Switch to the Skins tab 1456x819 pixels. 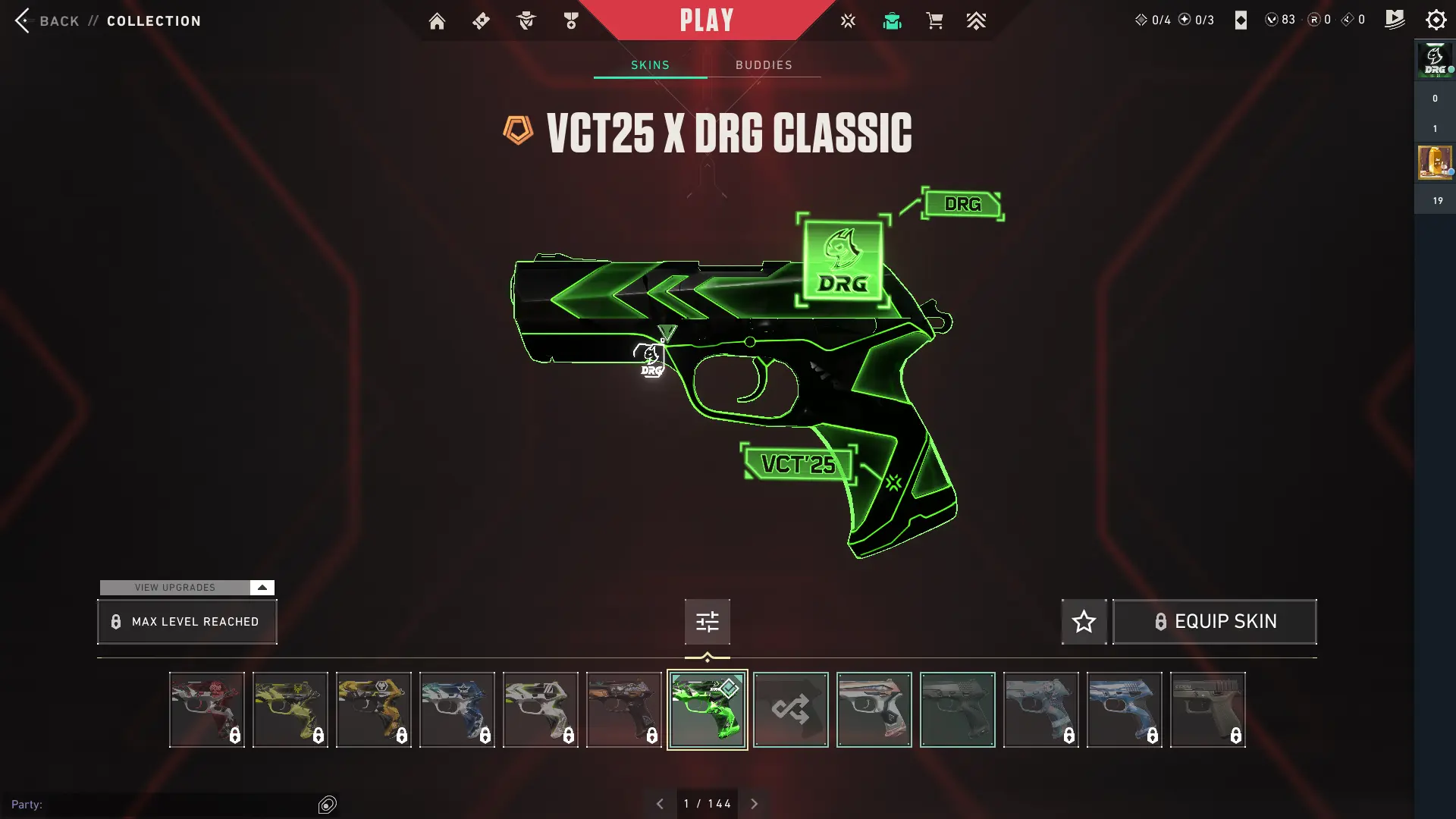tap(650, 65)
